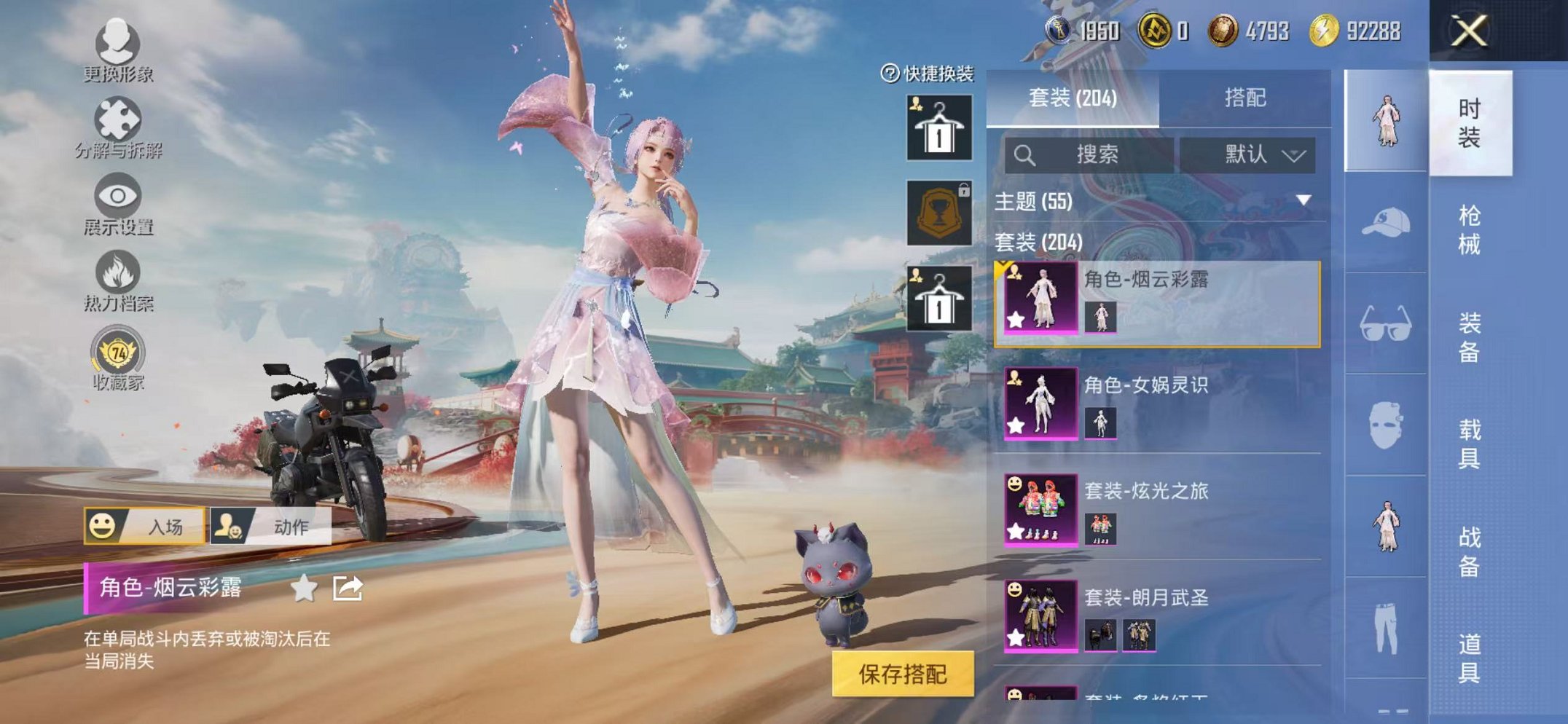Select the 分解与拆解 decompose icon
Viewport: 1568px width, 724px height.
coord(117,118)
